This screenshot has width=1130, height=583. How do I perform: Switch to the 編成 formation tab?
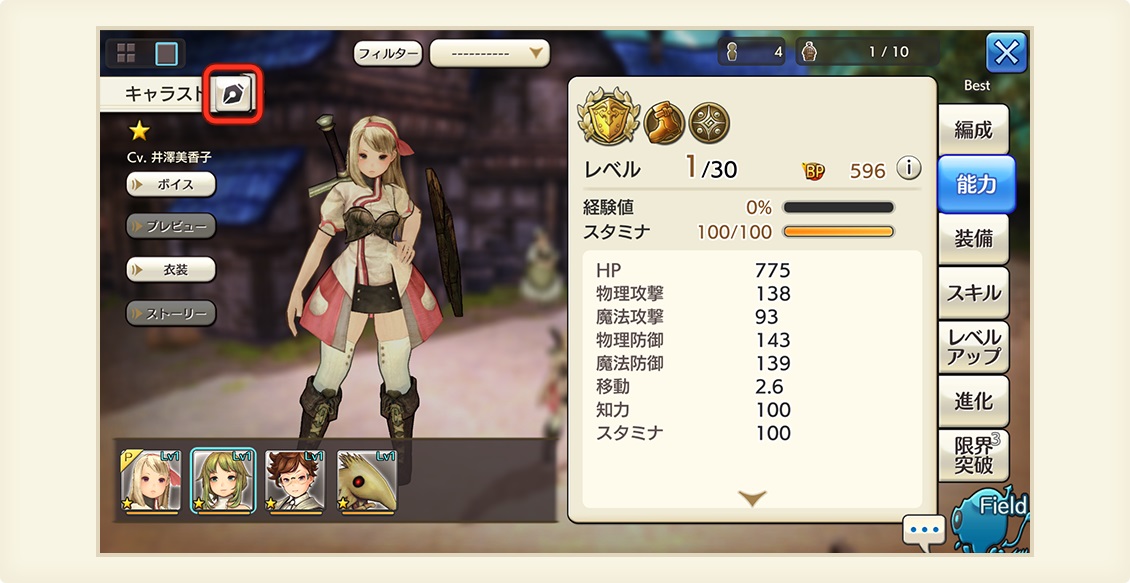[973, 130]
